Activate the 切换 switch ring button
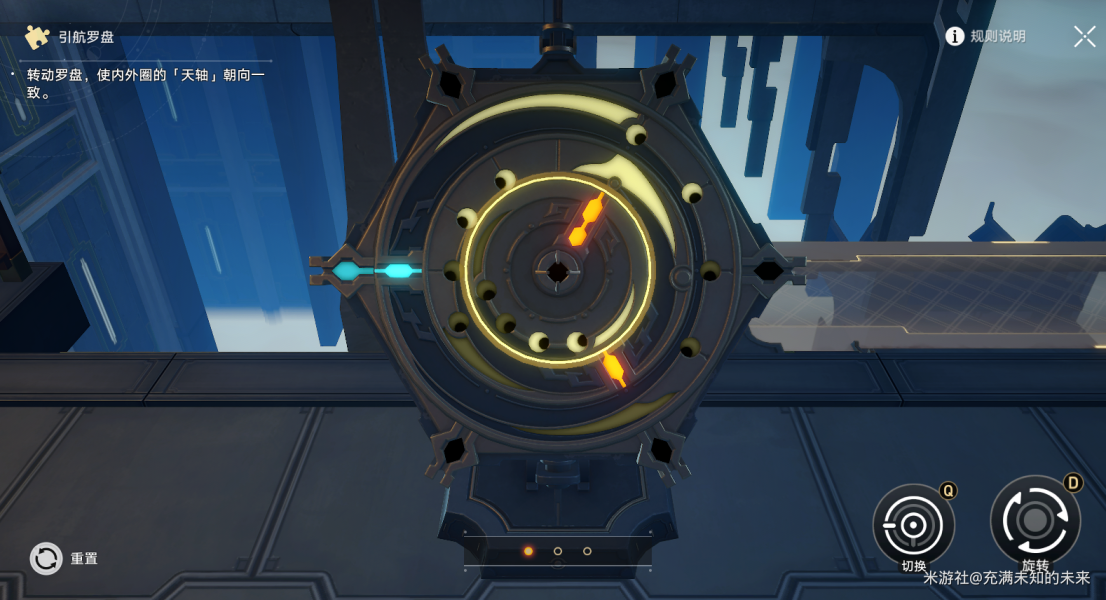The image size is (1106, 600). pos(913,524)
